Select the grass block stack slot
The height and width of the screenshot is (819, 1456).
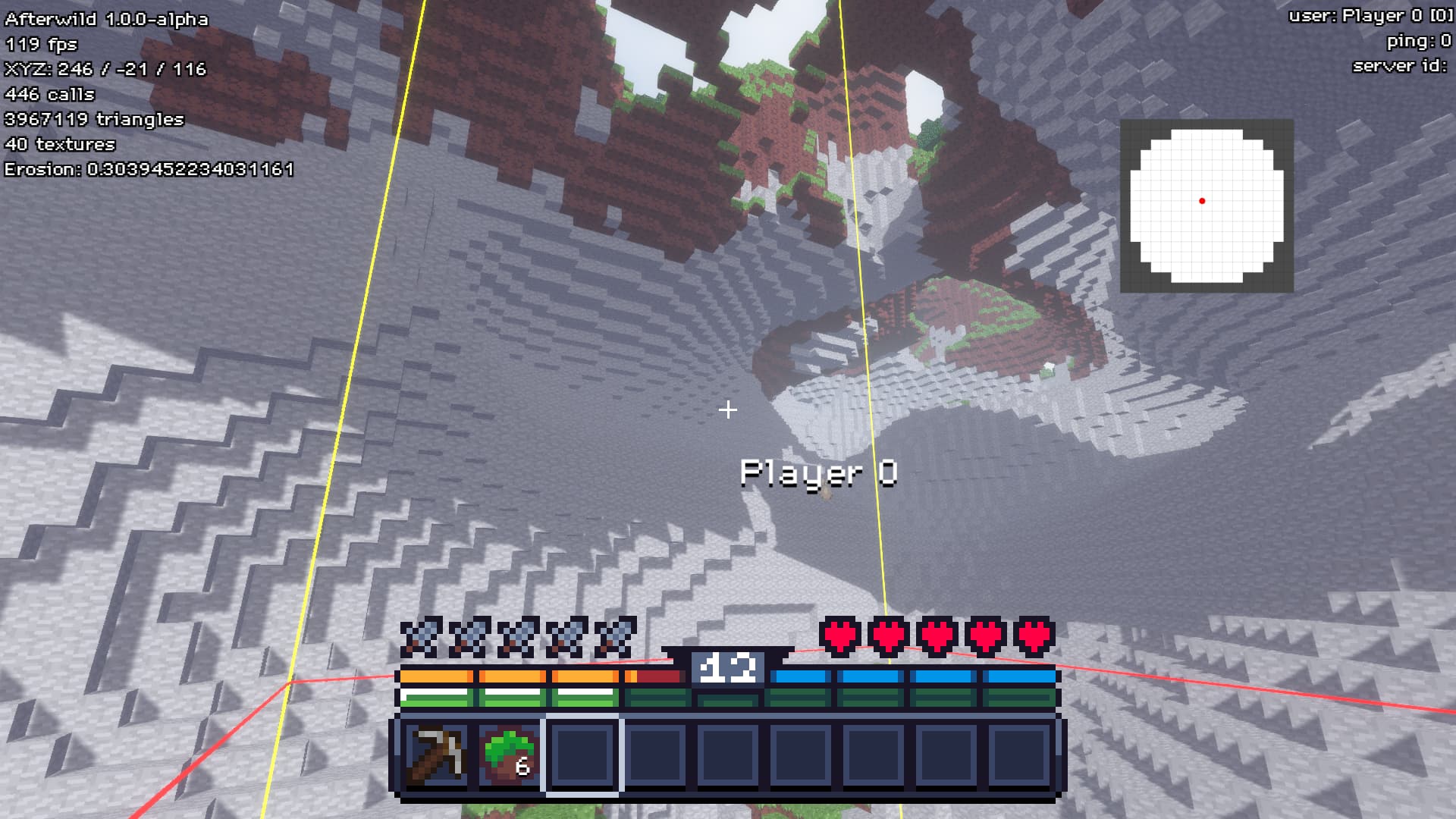click(510, 755)
